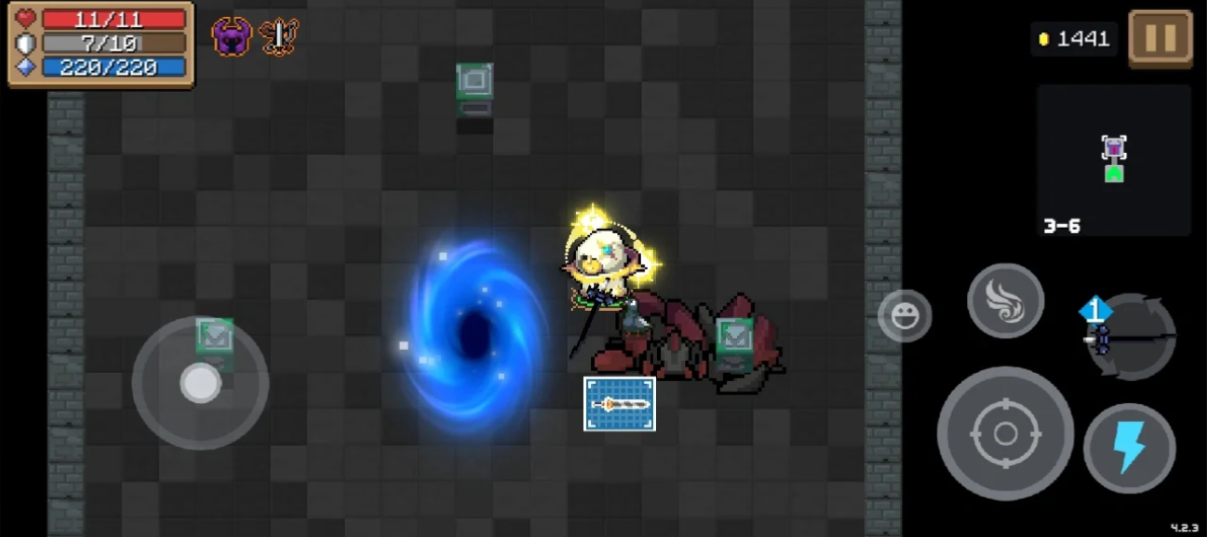The image size is (1207, 537).
Task: Trigger the wing feather ability button
Action: [x=1005, y=301]
